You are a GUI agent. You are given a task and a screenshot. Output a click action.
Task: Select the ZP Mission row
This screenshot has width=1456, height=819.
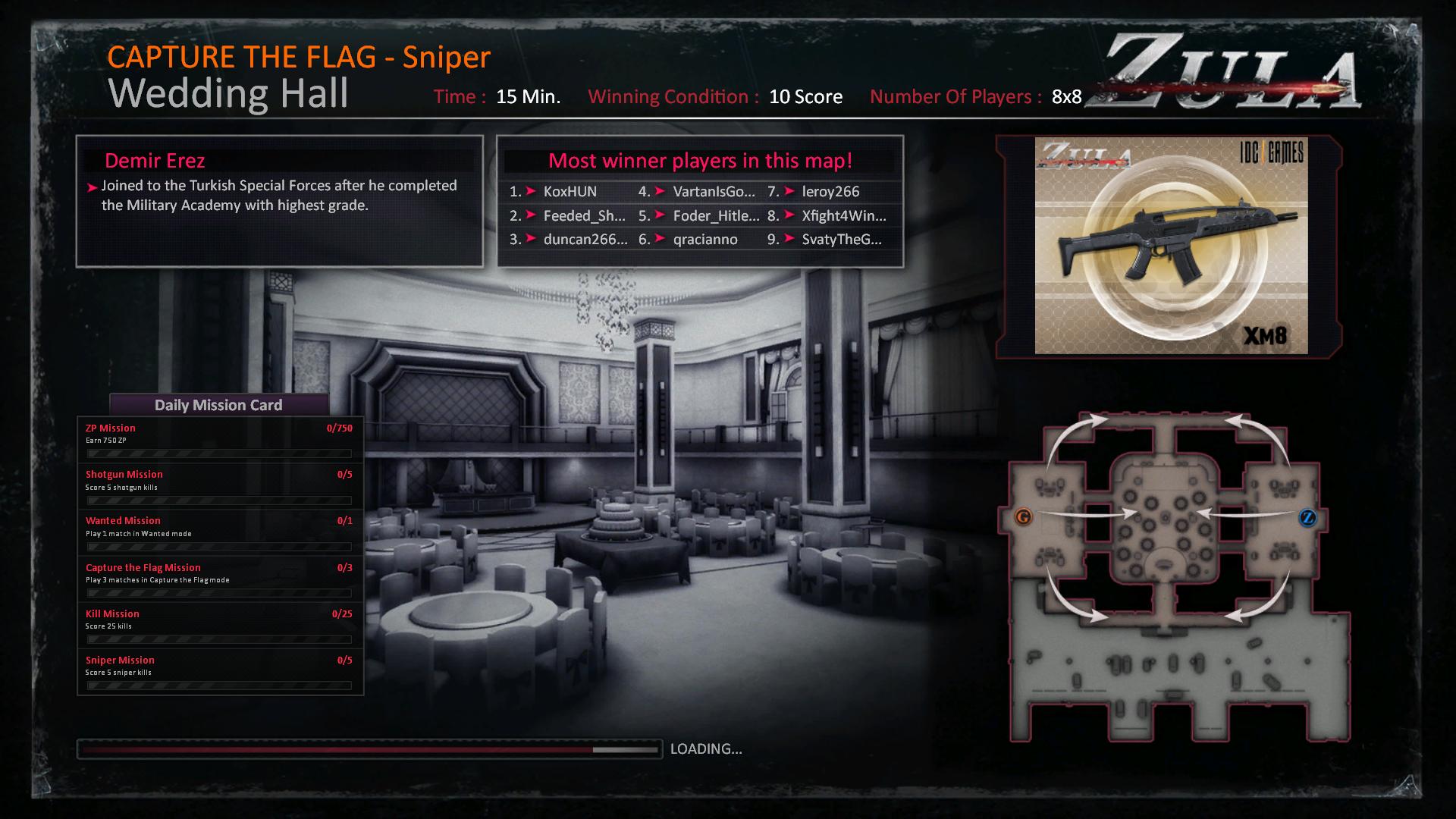(219, 441)
